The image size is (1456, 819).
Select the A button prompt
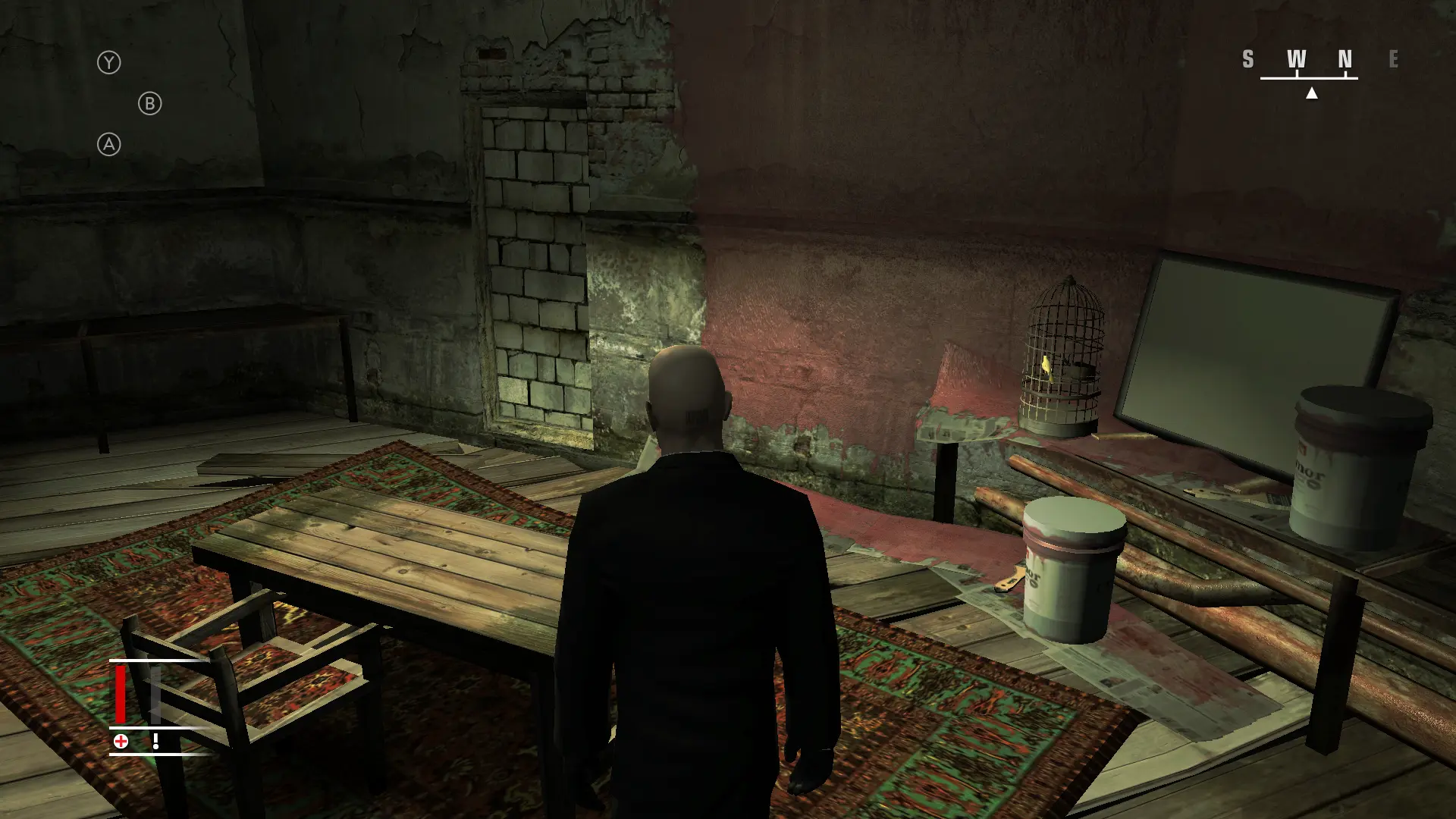(111, 145)
